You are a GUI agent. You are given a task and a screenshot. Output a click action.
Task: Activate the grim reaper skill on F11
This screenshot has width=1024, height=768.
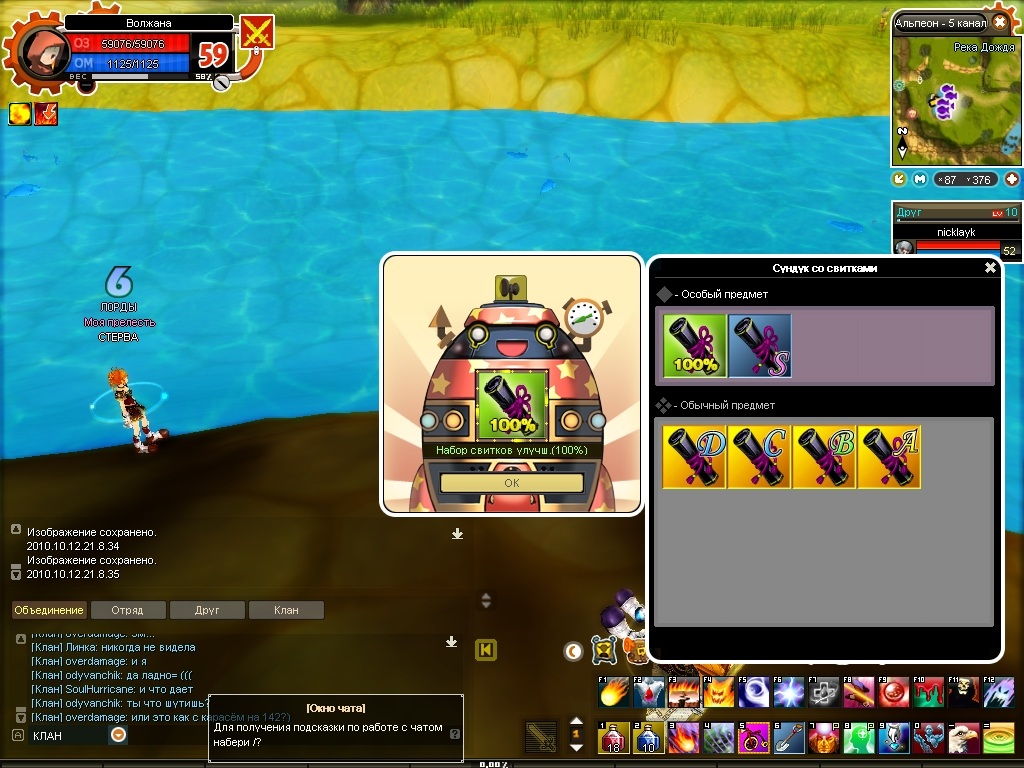tap(963, 691)
